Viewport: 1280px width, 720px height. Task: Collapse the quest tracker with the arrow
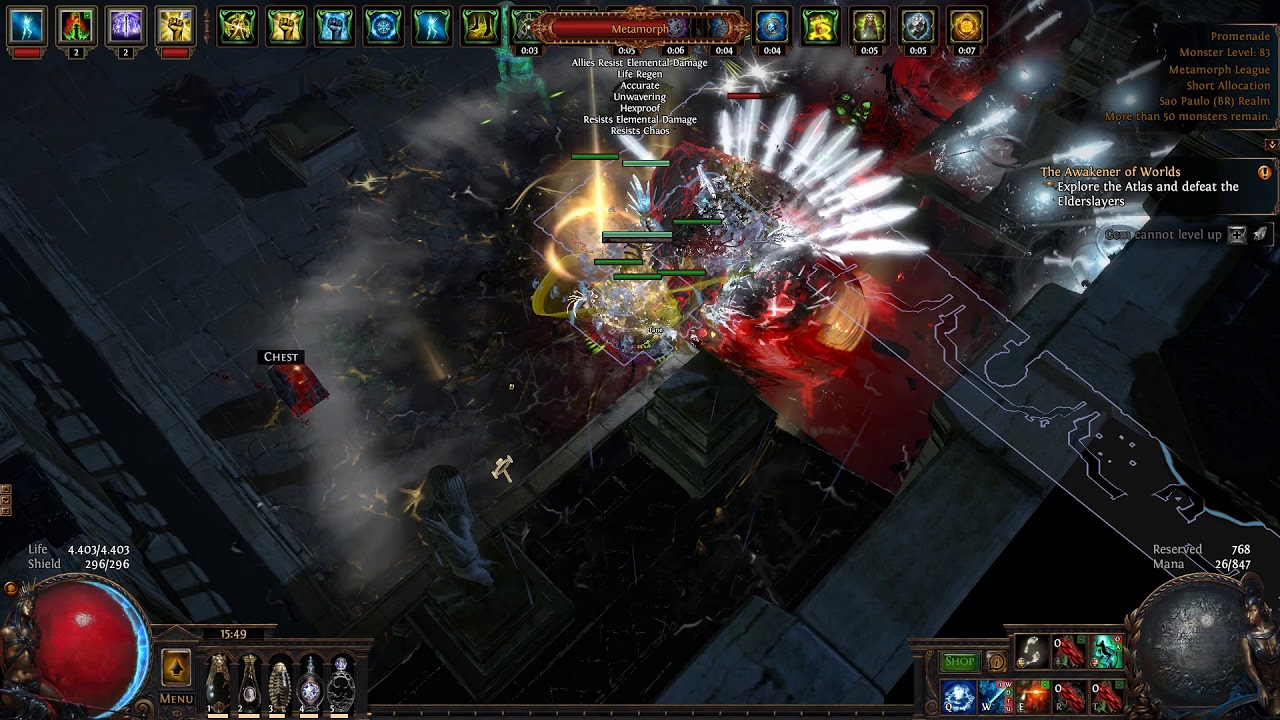coord(1271,145)
